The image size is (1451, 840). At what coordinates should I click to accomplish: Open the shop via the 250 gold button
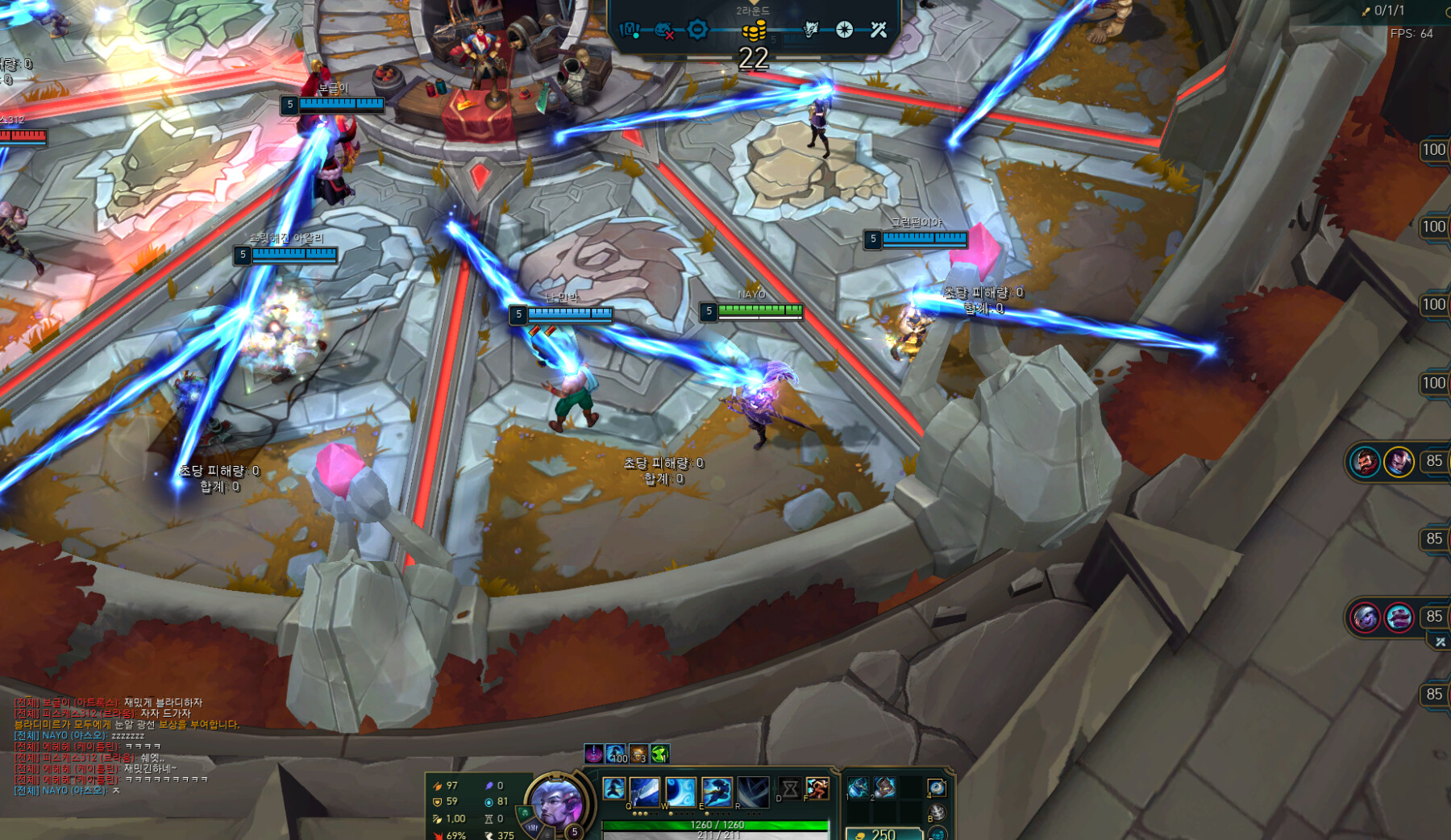[883, 834]
